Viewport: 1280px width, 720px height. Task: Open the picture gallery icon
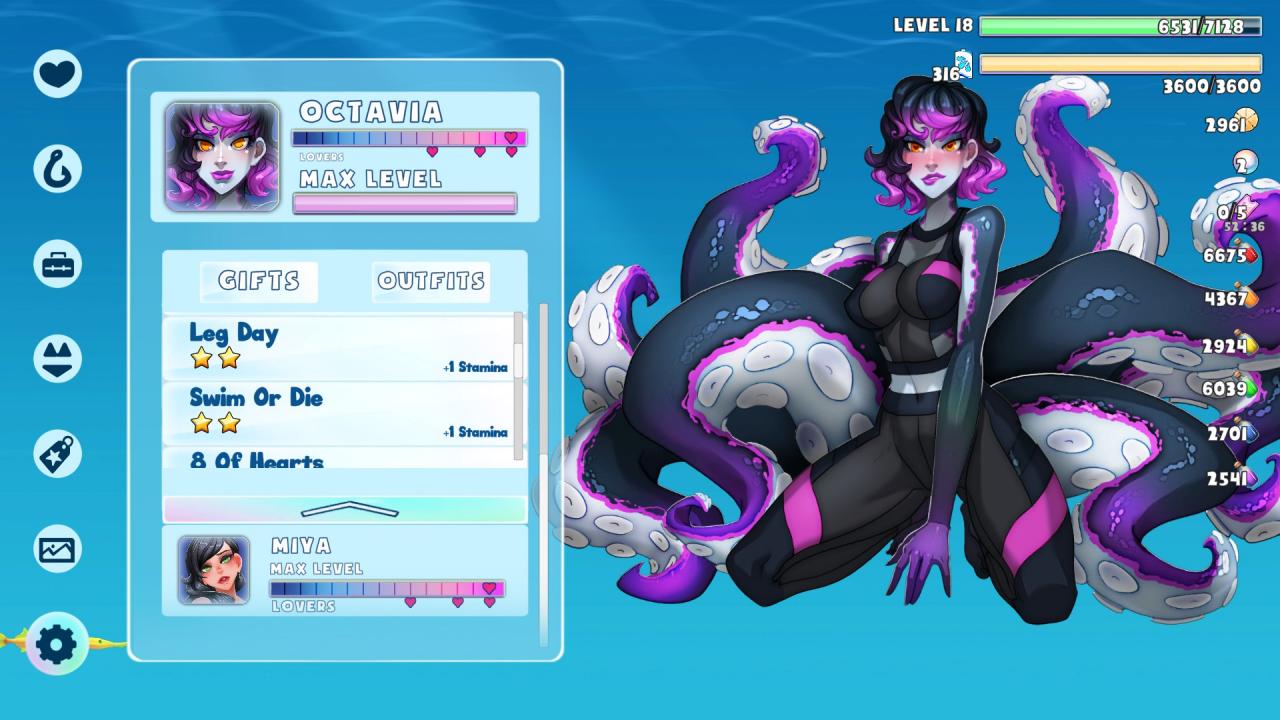pos(57,549)
